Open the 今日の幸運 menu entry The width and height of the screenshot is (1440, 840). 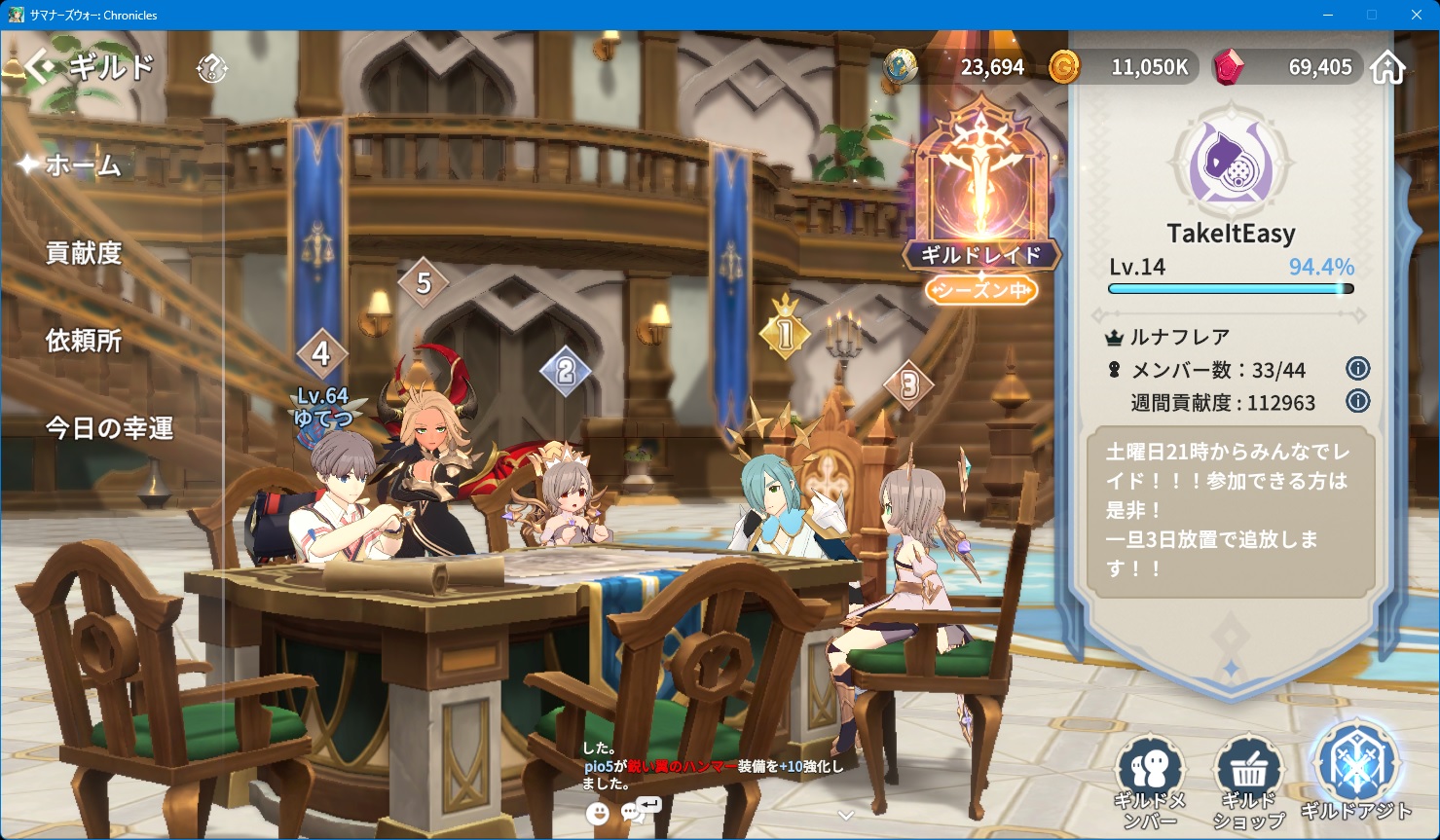[x=109, y=428]
